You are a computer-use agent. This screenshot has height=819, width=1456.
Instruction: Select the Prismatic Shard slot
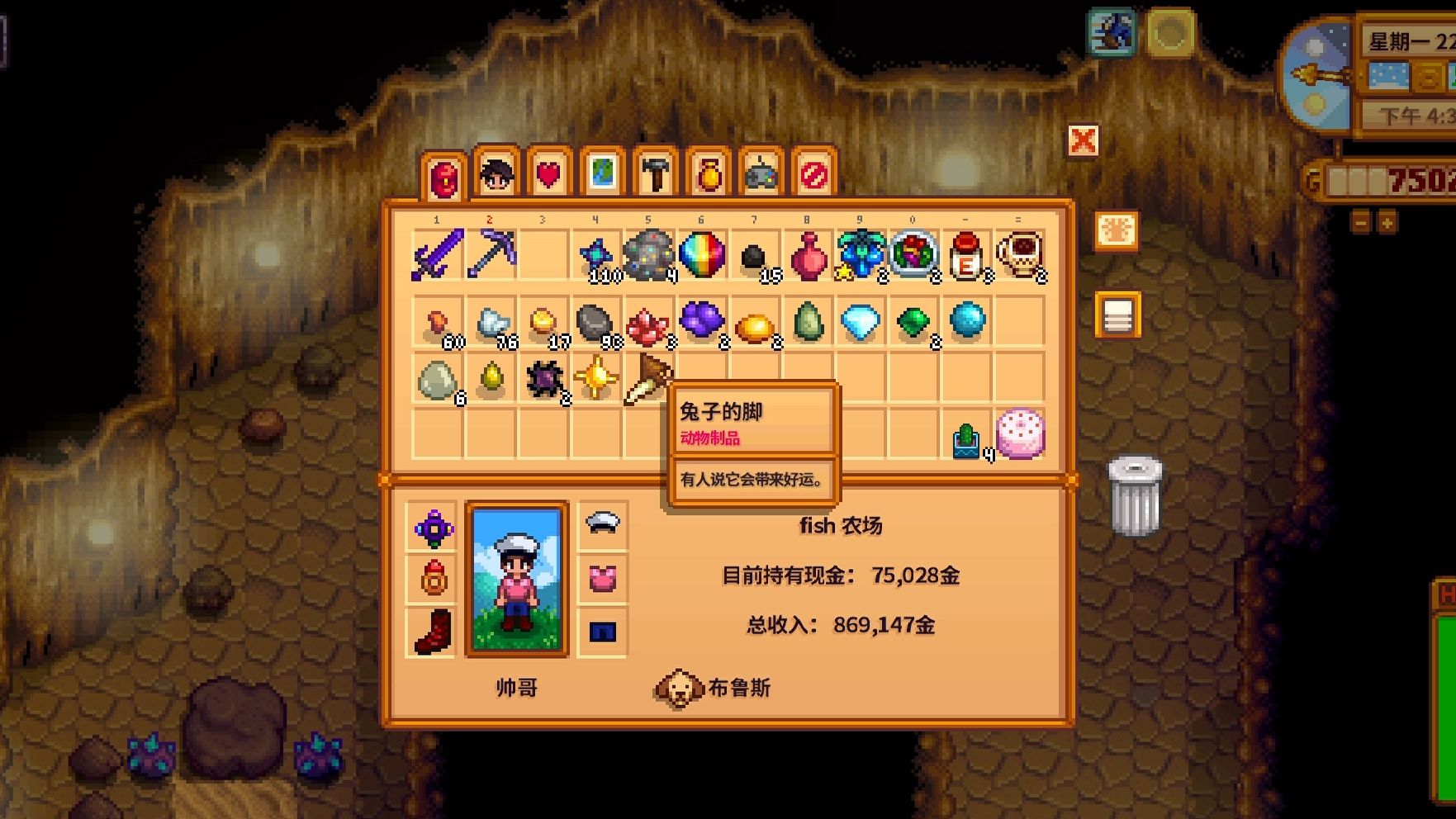(702, 255)
